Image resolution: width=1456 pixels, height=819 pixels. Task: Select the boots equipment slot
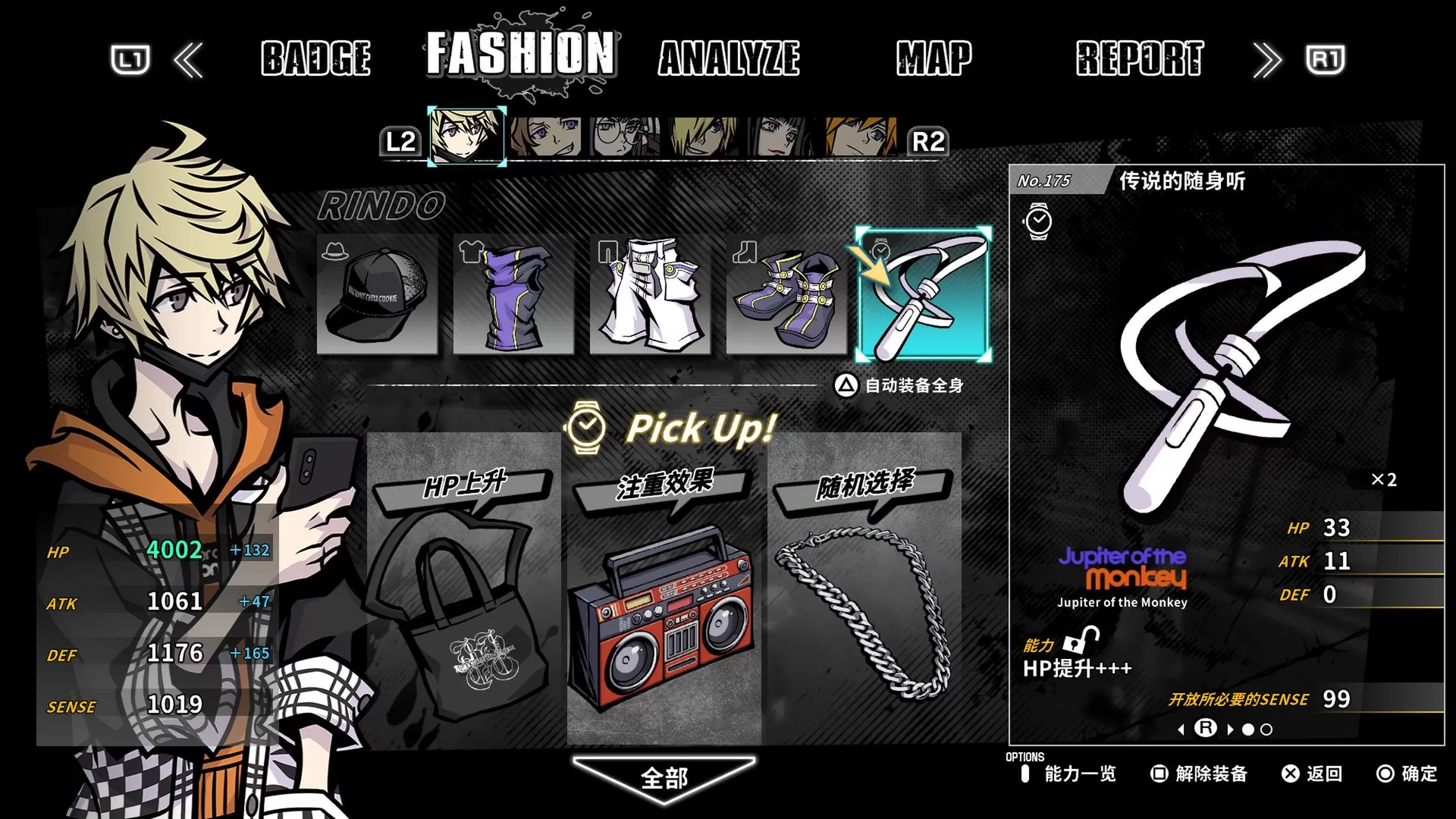[x=787, y=296]
